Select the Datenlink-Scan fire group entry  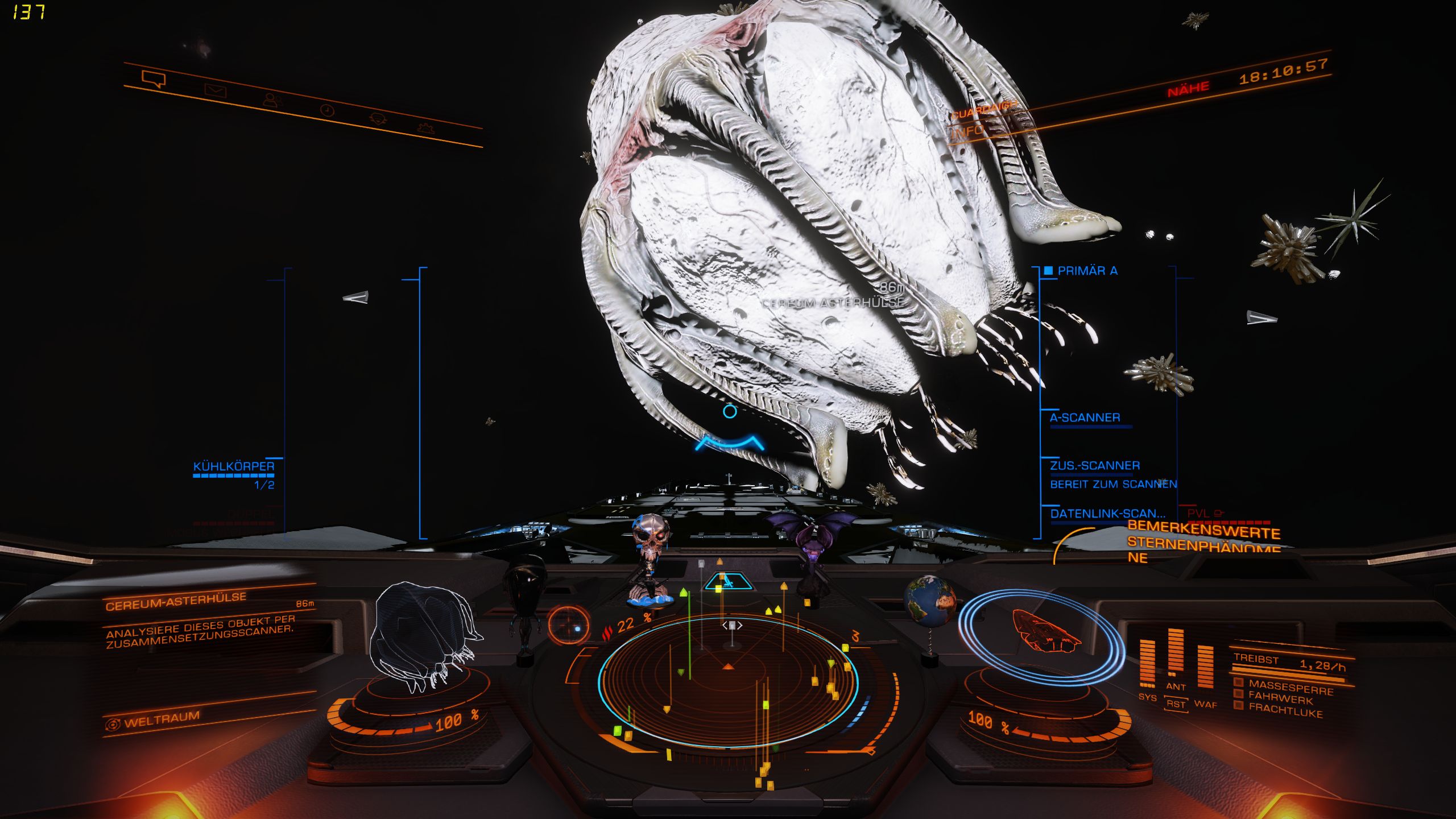(x=1107, y=514)
